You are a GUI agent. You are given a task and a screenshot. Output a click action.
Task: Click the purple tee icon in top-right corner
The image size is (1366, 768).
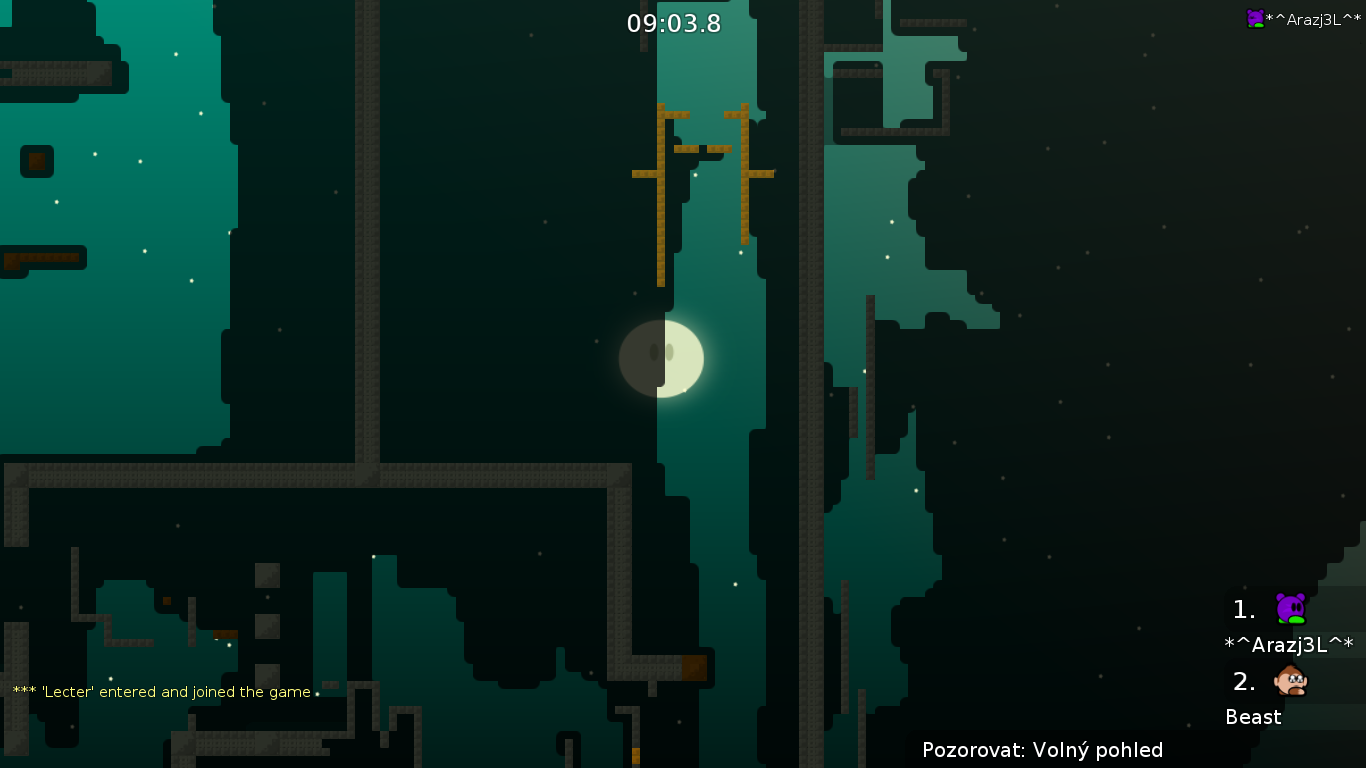click(x=1255, y=17)
